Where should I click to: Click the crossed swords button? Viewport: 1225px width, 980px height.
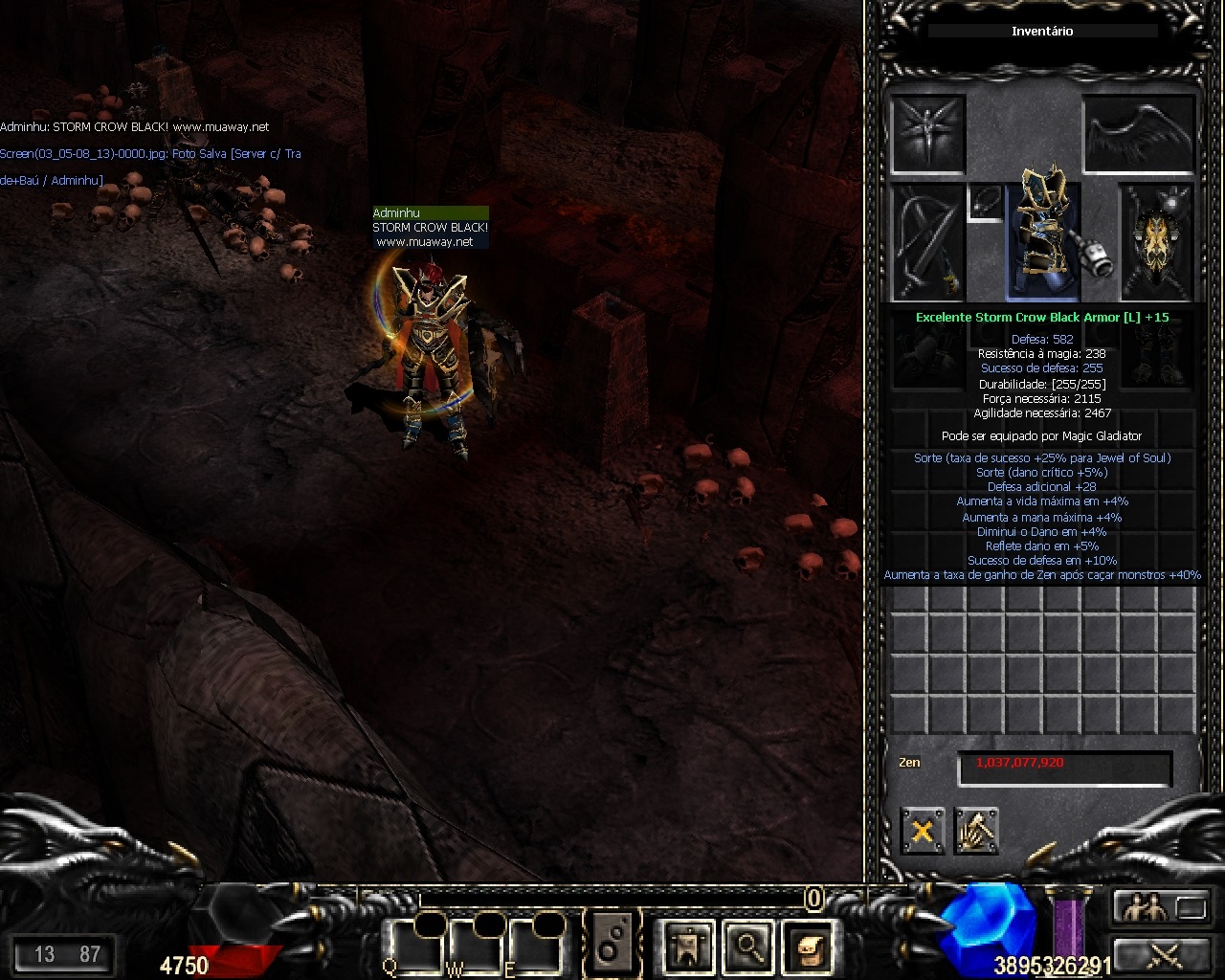(x=1160, y=953)
